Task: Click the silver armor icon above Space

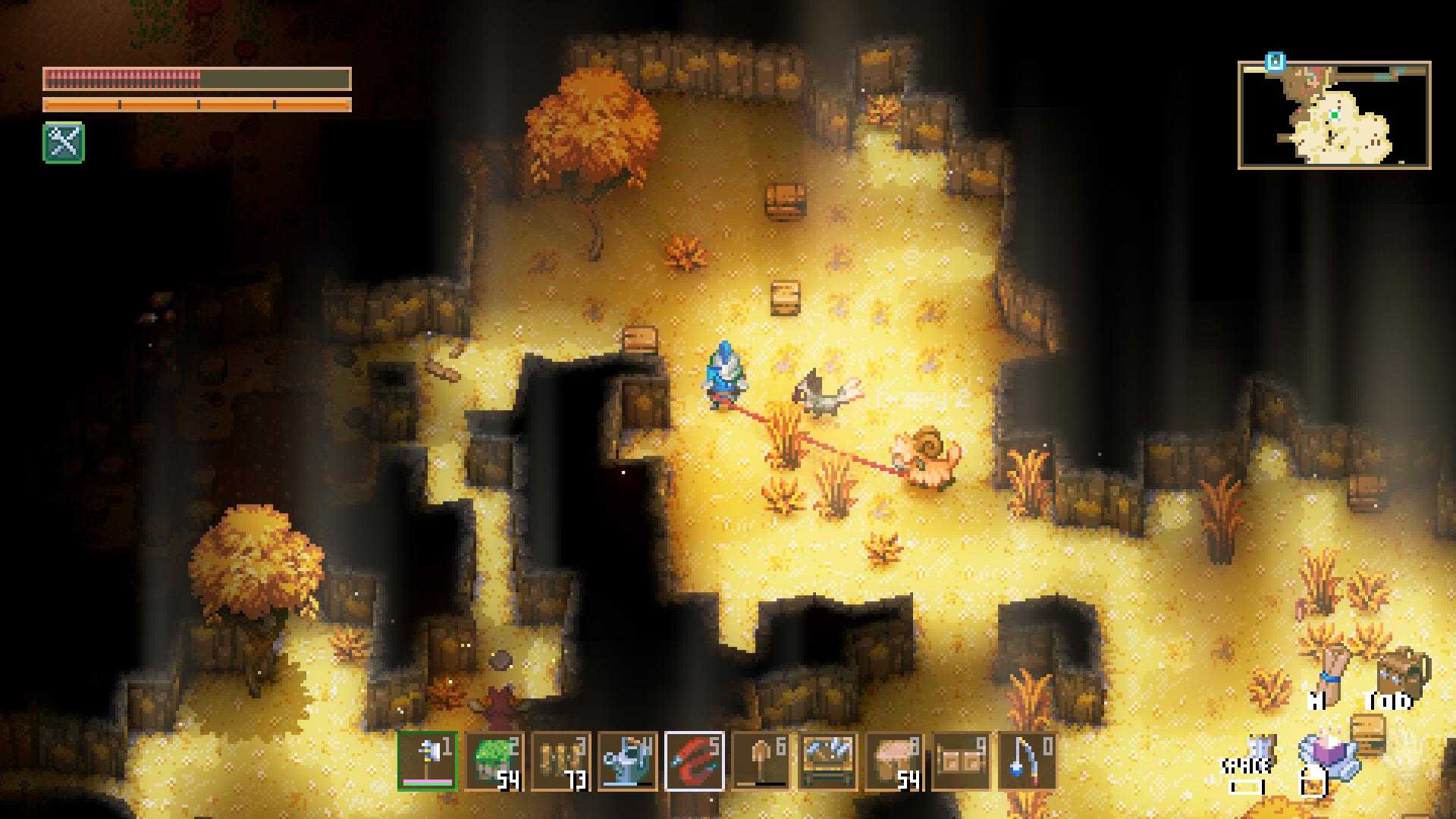Action: pos(1260,746)
